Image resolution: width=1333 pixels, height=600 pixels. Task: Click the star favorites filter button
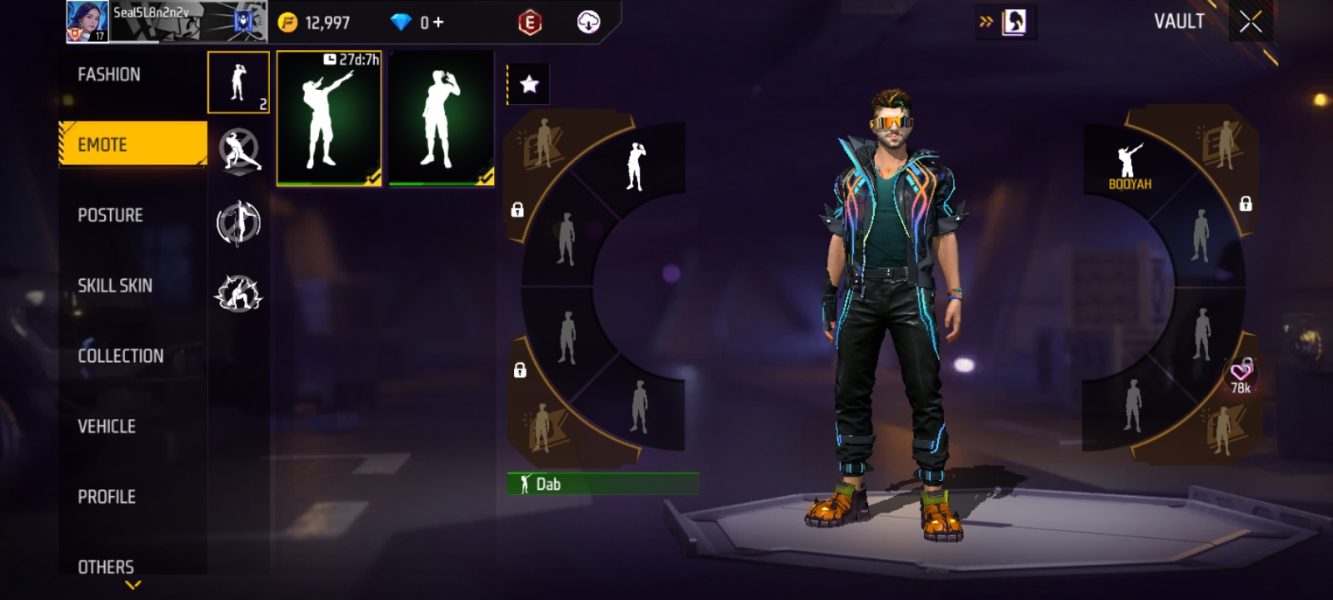click(529, 85)
